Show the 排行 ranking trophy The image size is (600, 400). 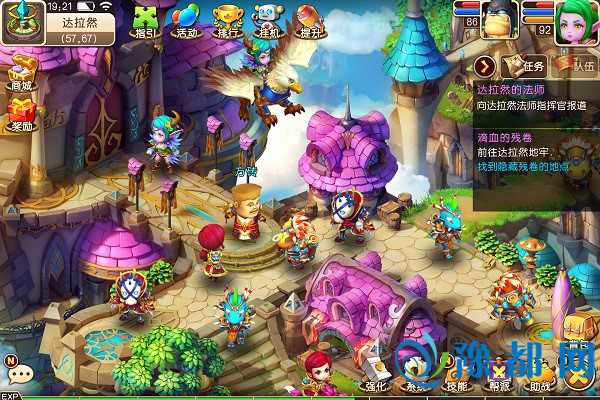click(227, 21)
